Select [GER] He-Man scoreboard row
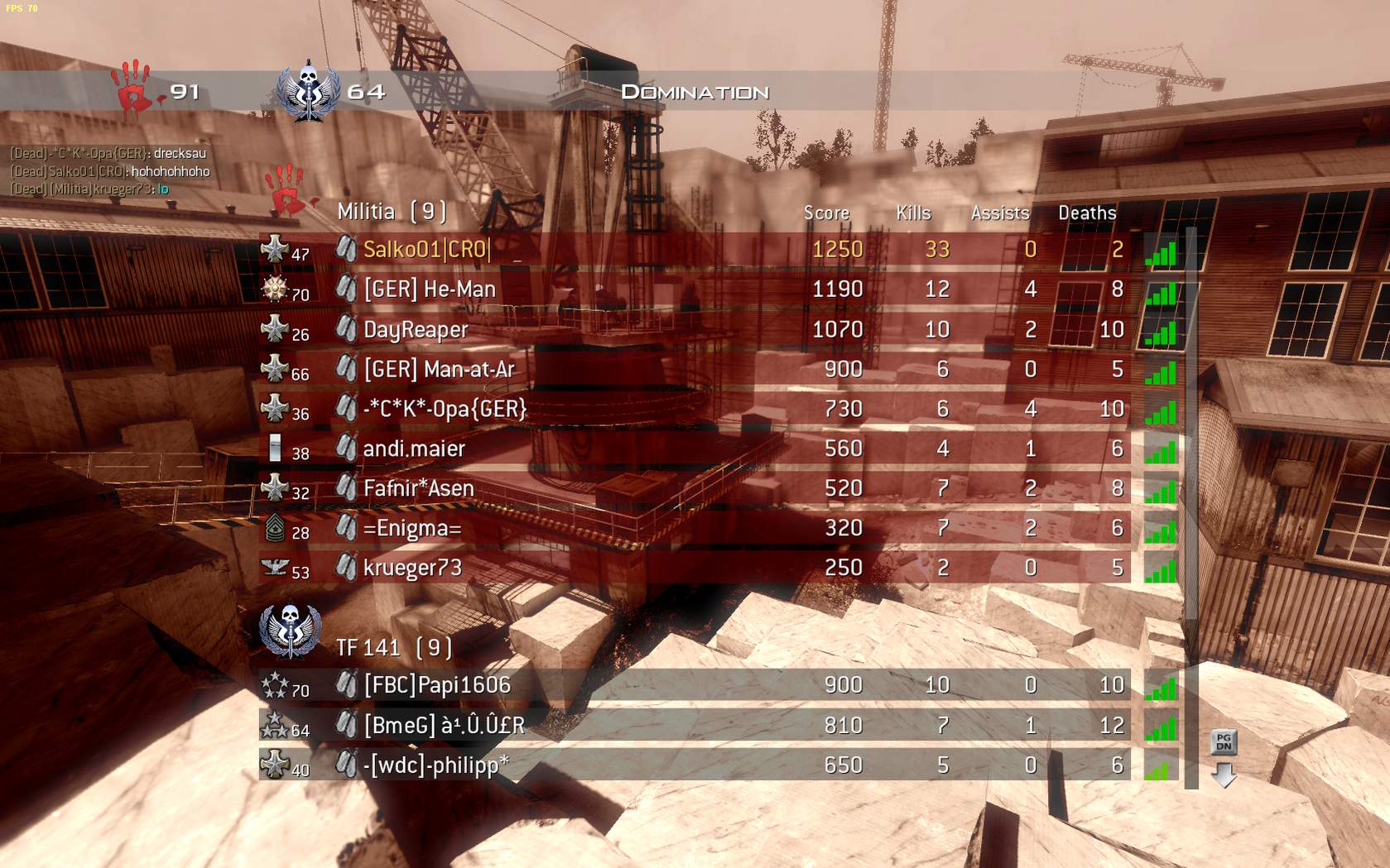The image size is (1390, 868). coord(430,290)
